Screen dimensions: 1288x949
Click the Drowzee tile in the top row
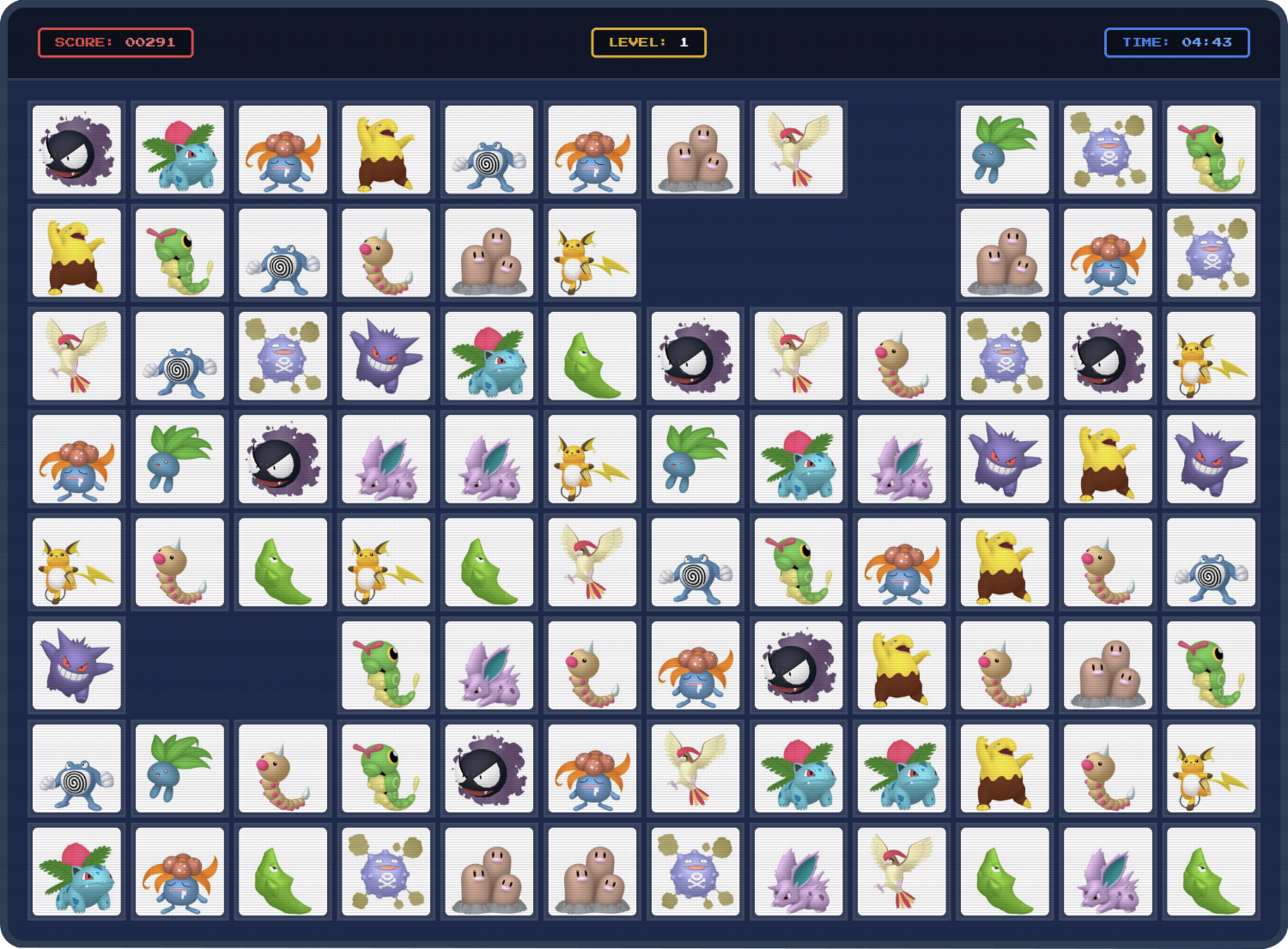coord(386,150)
